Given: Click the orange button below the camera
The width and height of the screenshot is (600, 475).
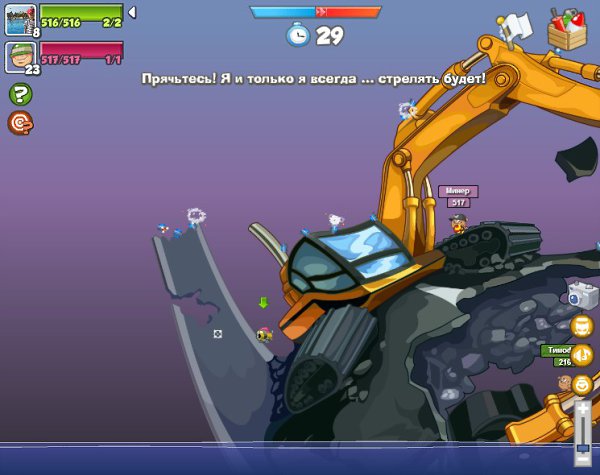Looking at the screenshot, I should pyautogui.click(x=581, y=326).
